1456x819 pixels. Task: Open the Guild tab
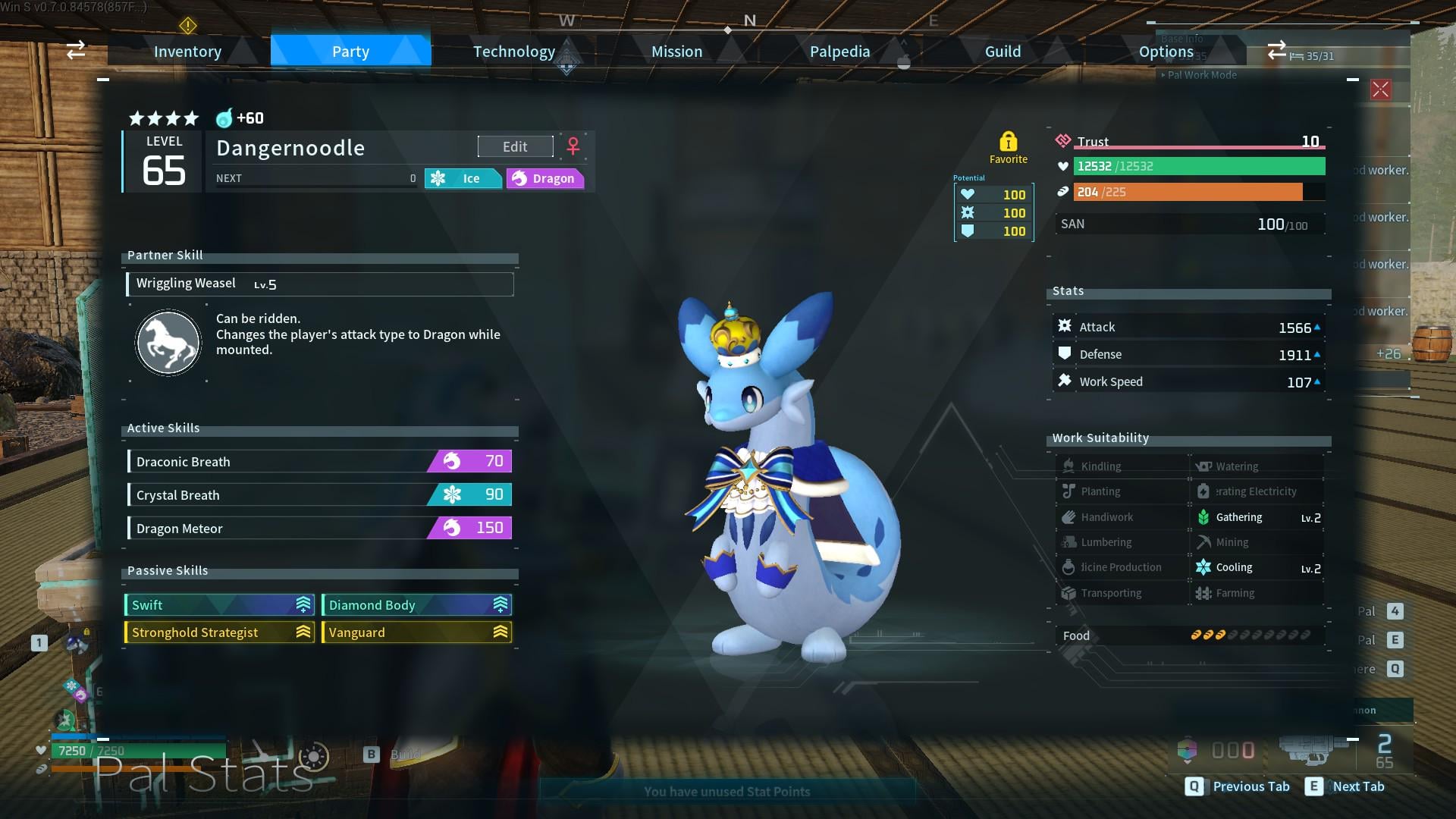[x=1003, y=52]
